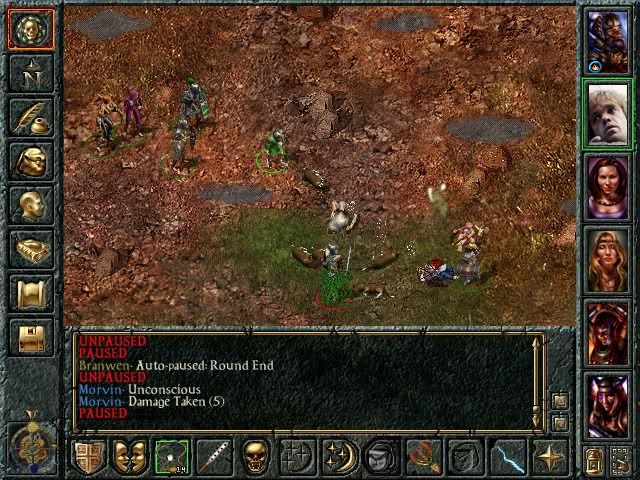Select the staff weapon slot

pos(213,456)
